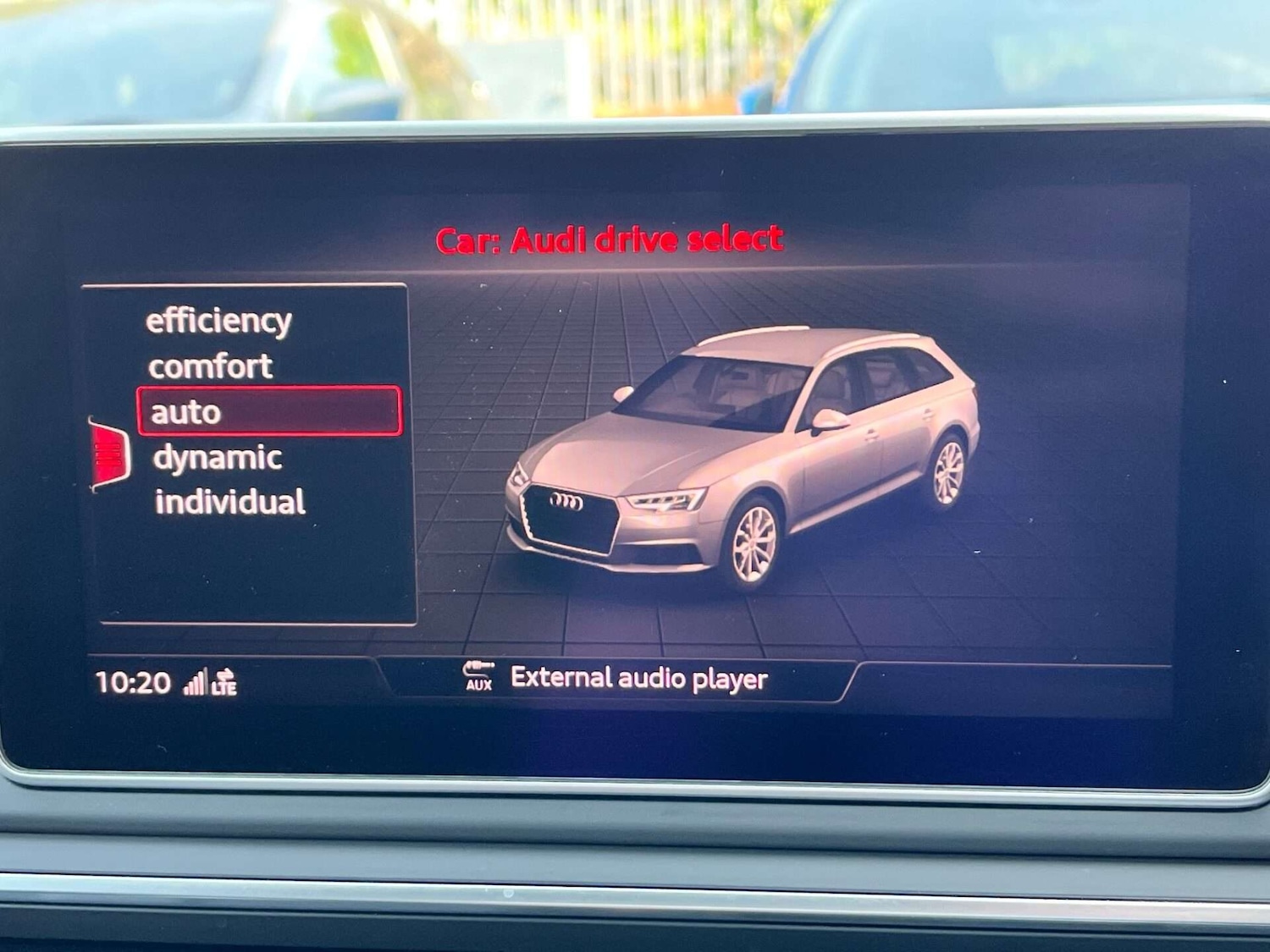Viewport: 1270px width, 952px height.
Task: Click the red drive select pull tab icon
Action: tap(108, 453)
